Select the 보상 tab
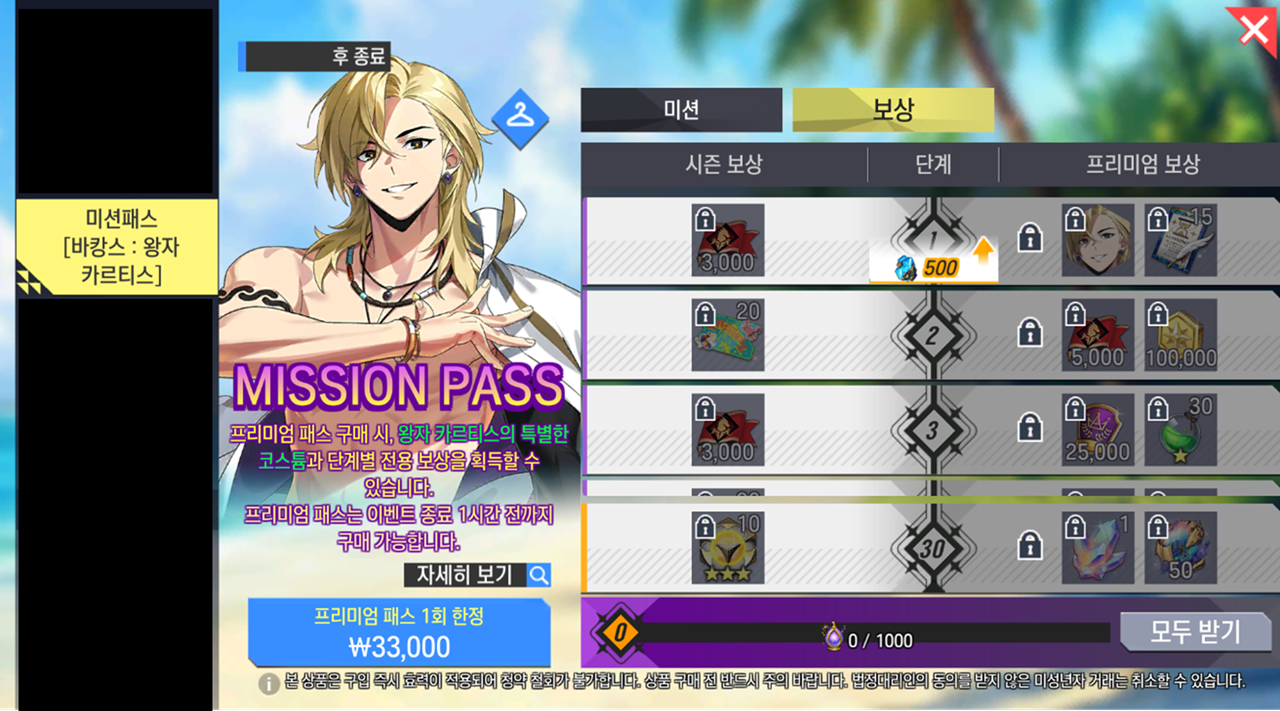The width and height of the screenshot is (1280, 711). point(893,110)
